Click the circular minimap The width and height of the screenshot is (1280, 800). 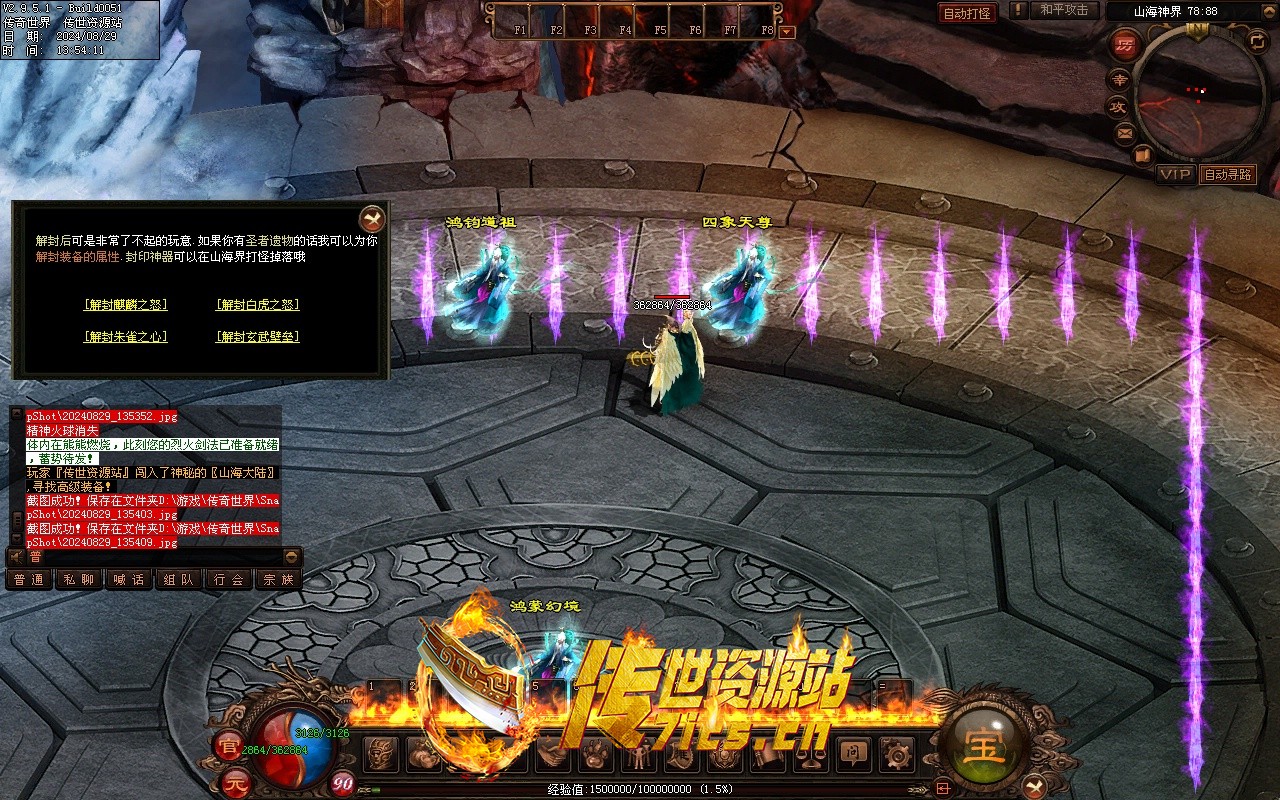pyautogui.click(x=1200, y=90)
